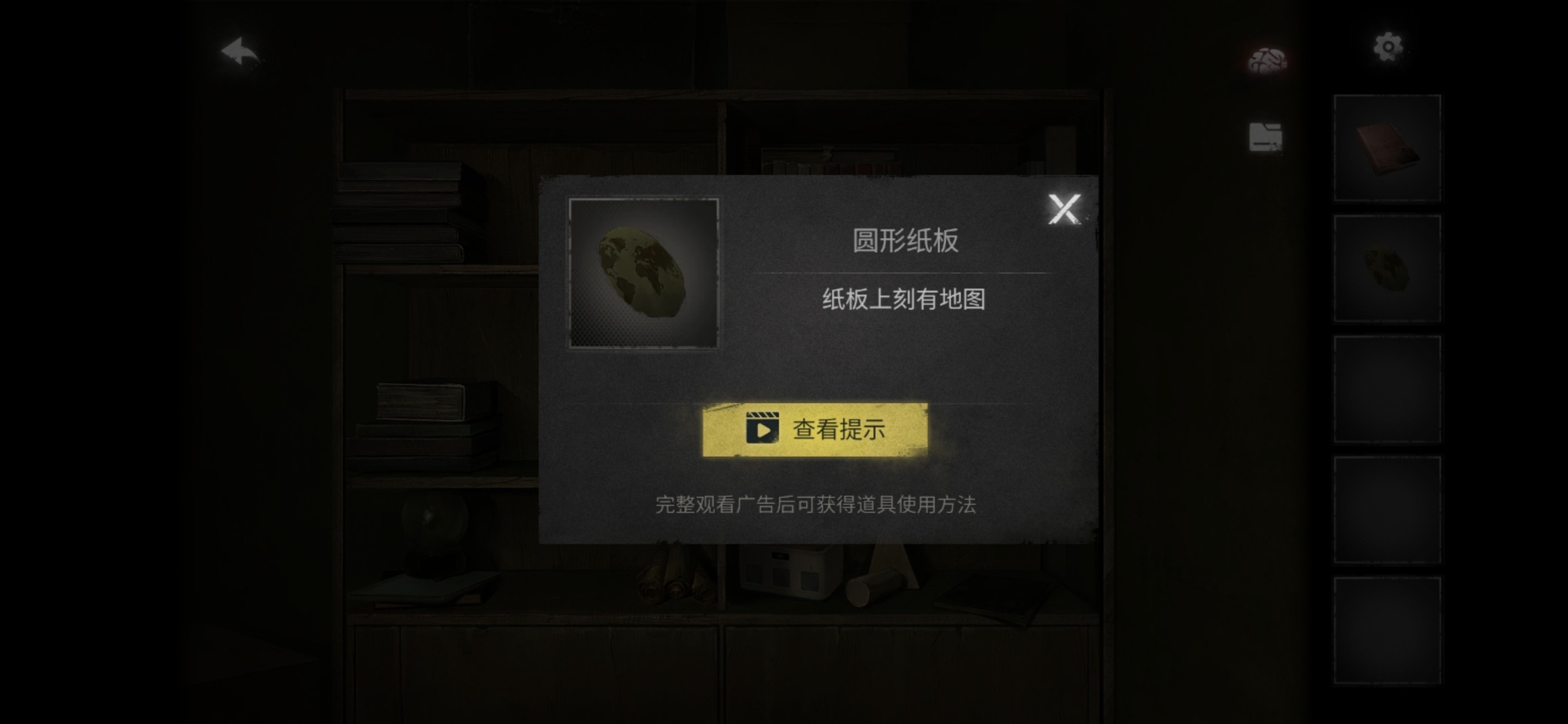Tap the back arrow to leave the shelf
Image resolution: width=1568 pixels, height=724 pixels.
tap(239, 50)
